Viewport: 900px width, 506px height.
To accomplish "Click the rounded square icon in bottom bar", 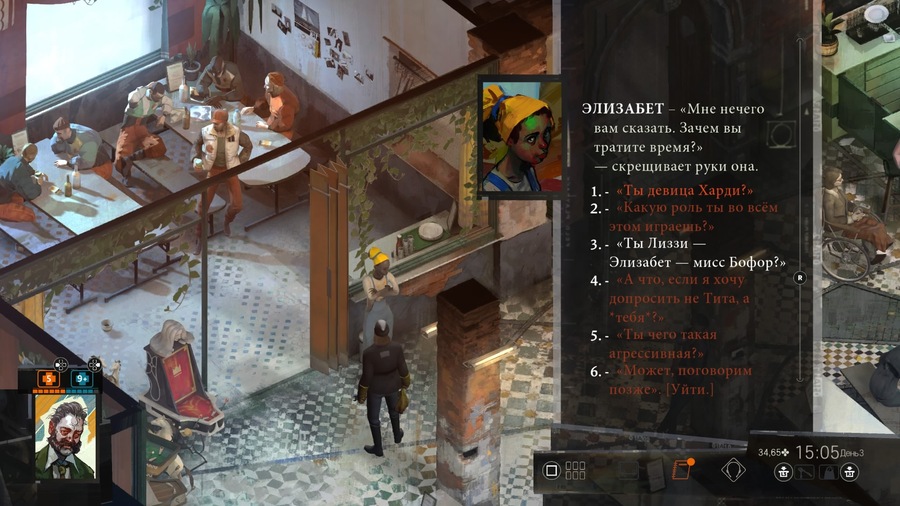I will pos(550,470).
